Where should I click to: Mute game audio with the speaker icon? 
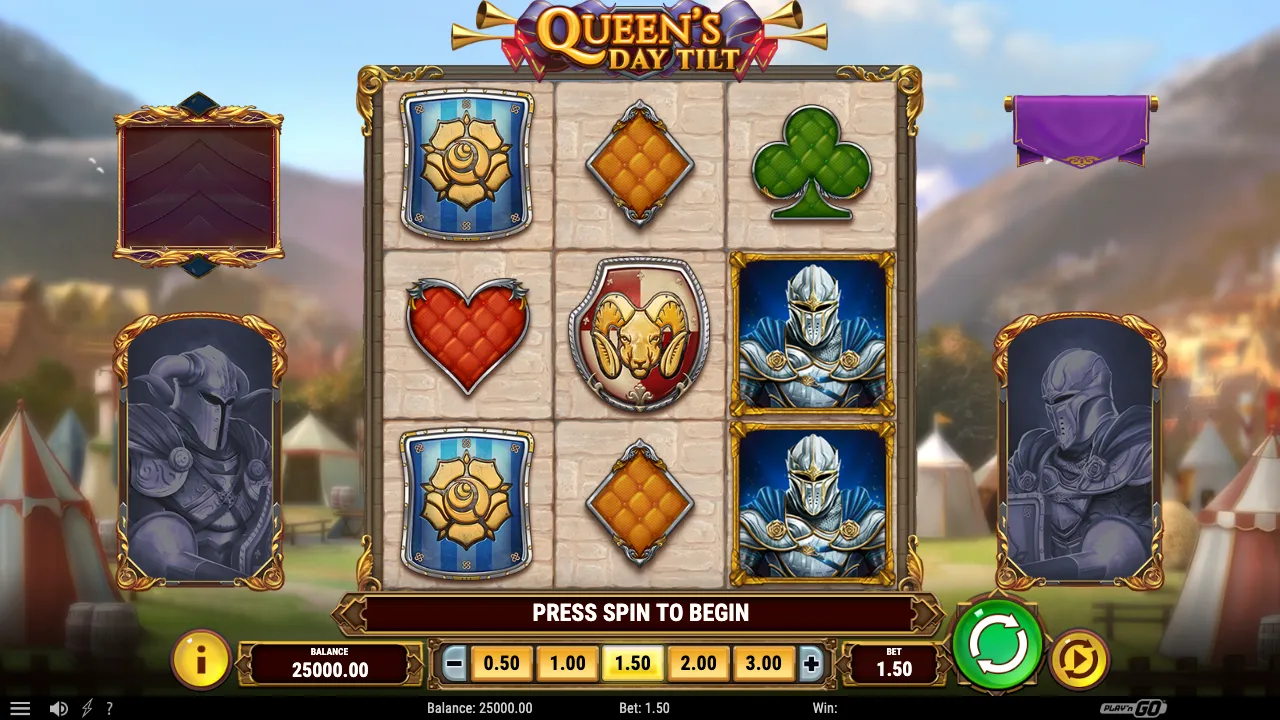(58, 708)
